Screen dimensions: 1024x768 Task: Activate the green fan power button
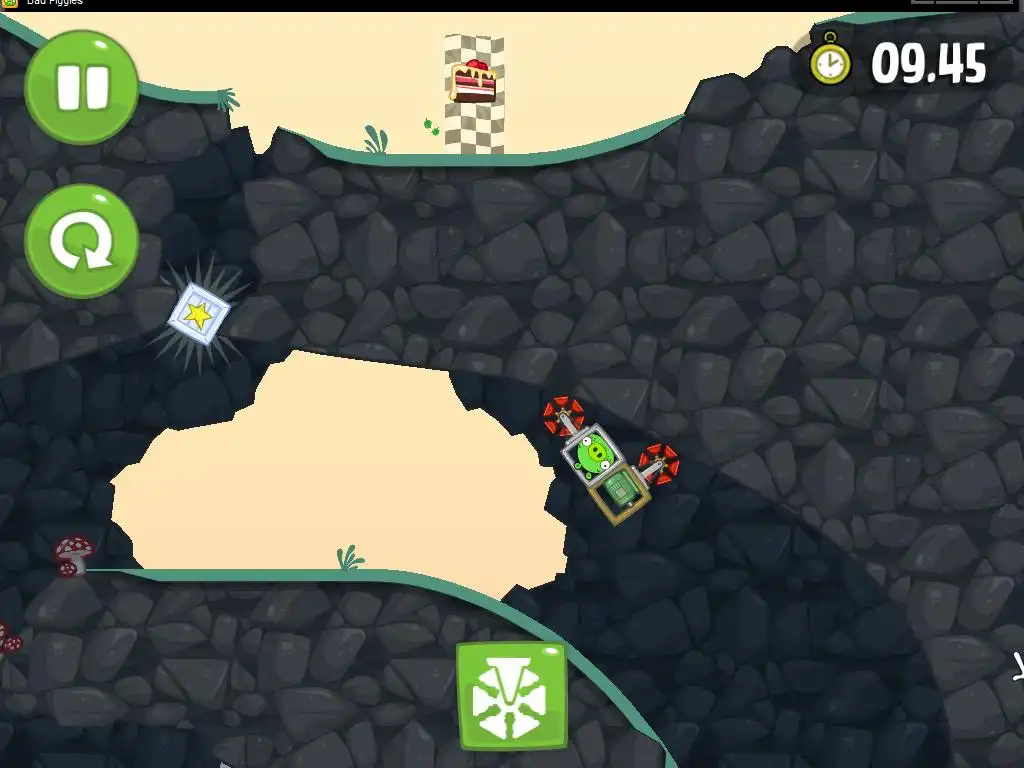[x=511, y=696]
